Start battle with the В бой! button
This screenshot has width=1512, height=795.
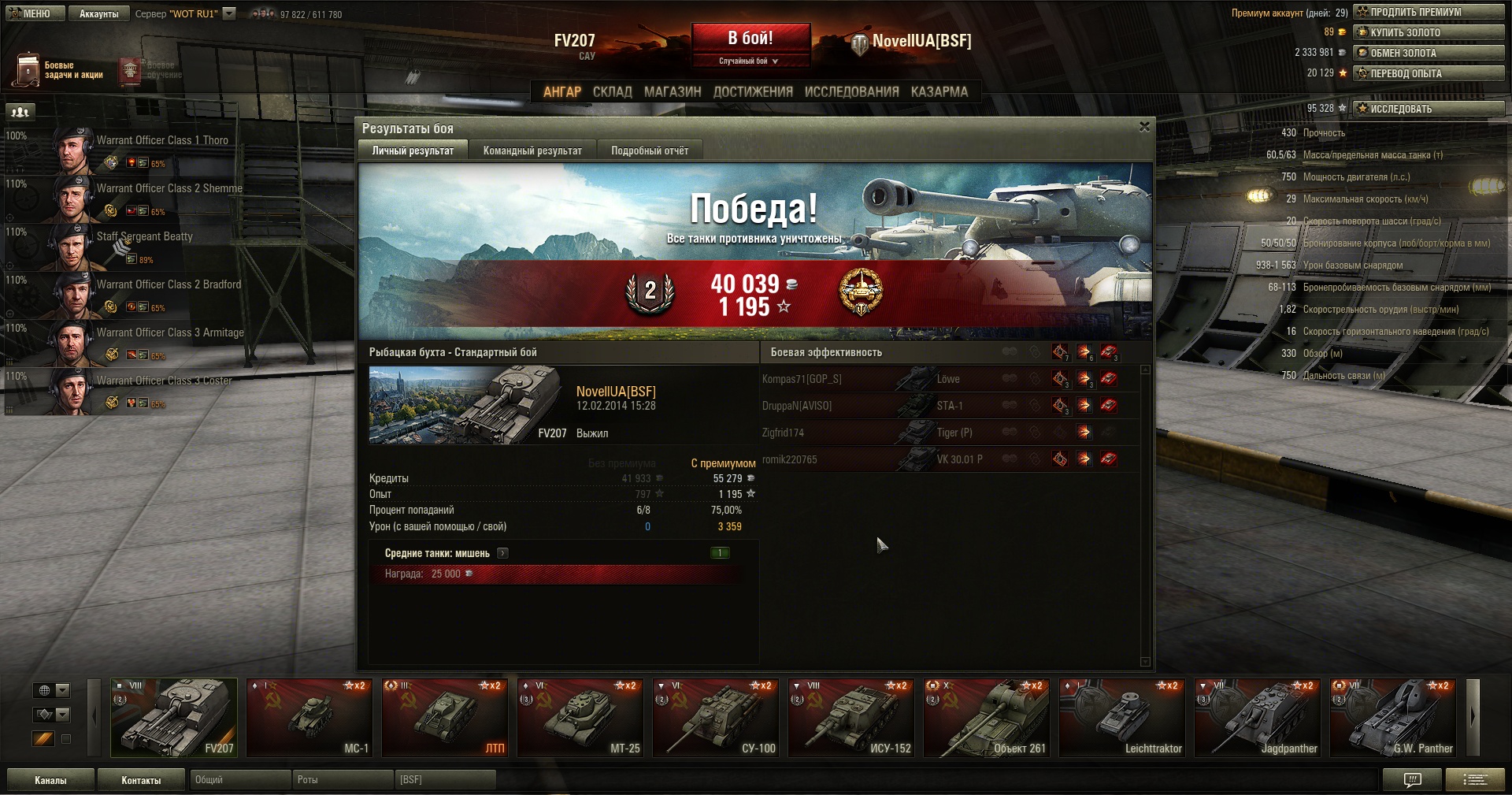click(x=750, y=38)
